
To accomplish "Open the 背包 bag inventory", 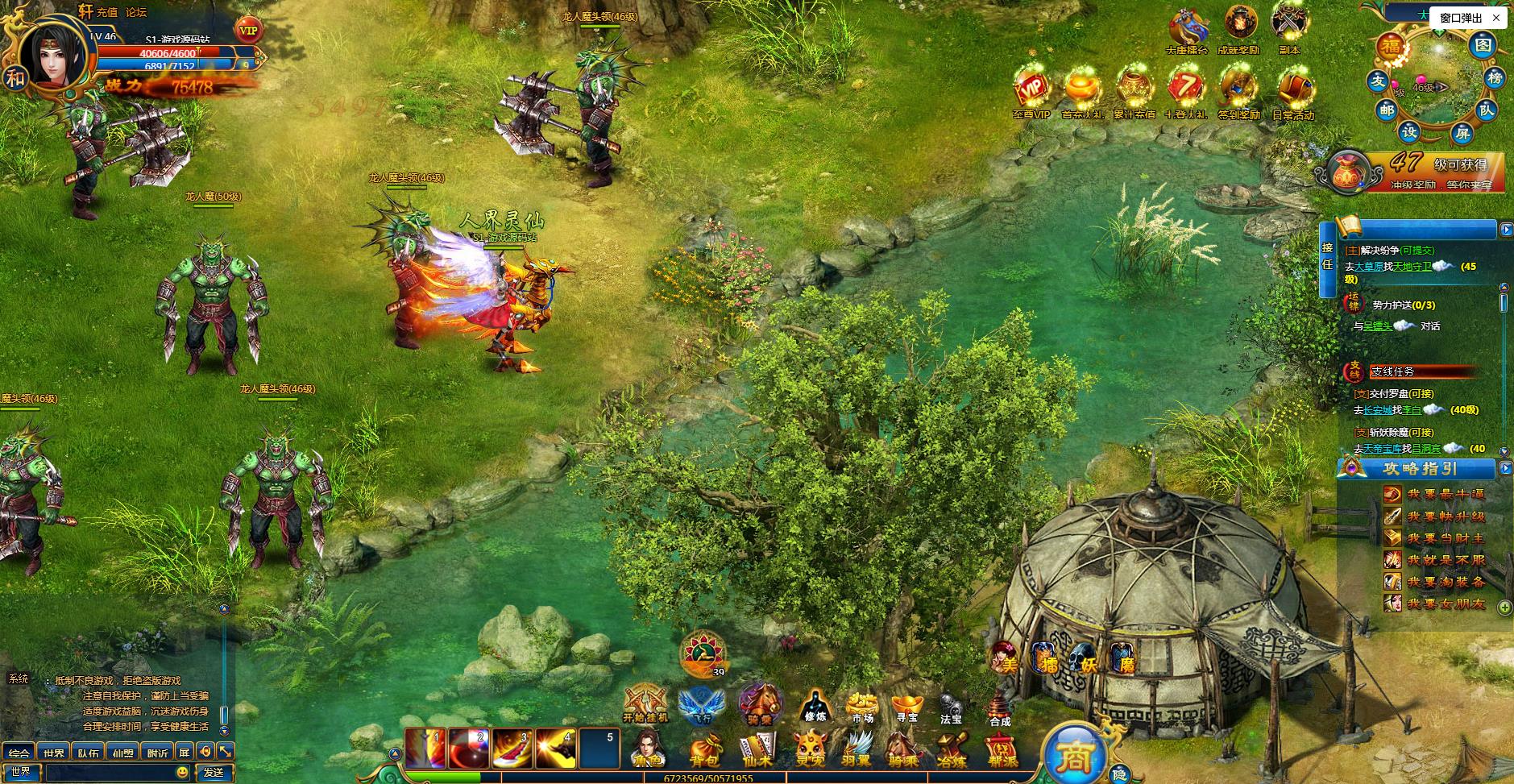I will point(703,749).
